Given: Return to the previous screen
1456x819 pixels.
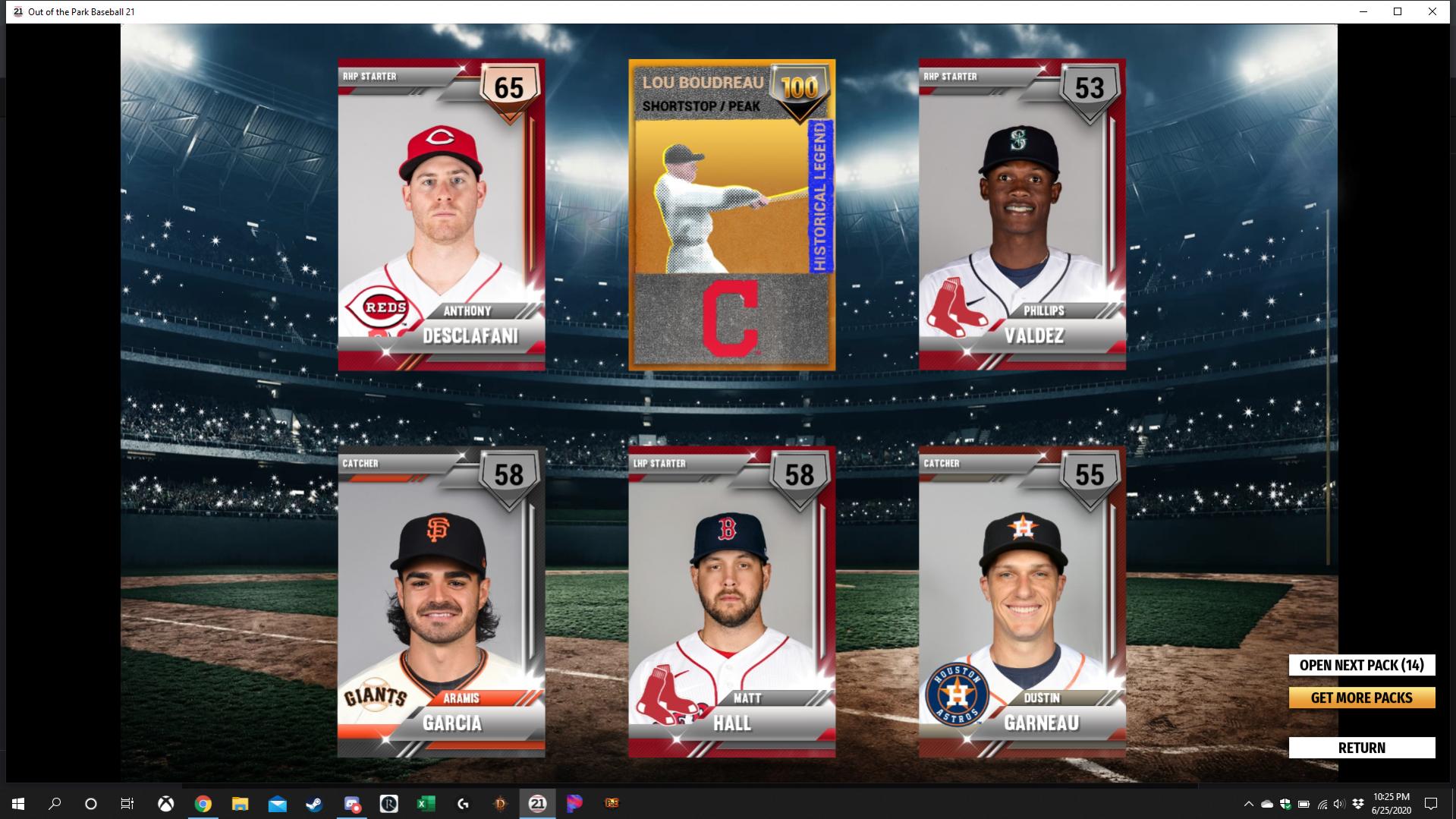Looking at the screenshot, I should click(1361, 748).
